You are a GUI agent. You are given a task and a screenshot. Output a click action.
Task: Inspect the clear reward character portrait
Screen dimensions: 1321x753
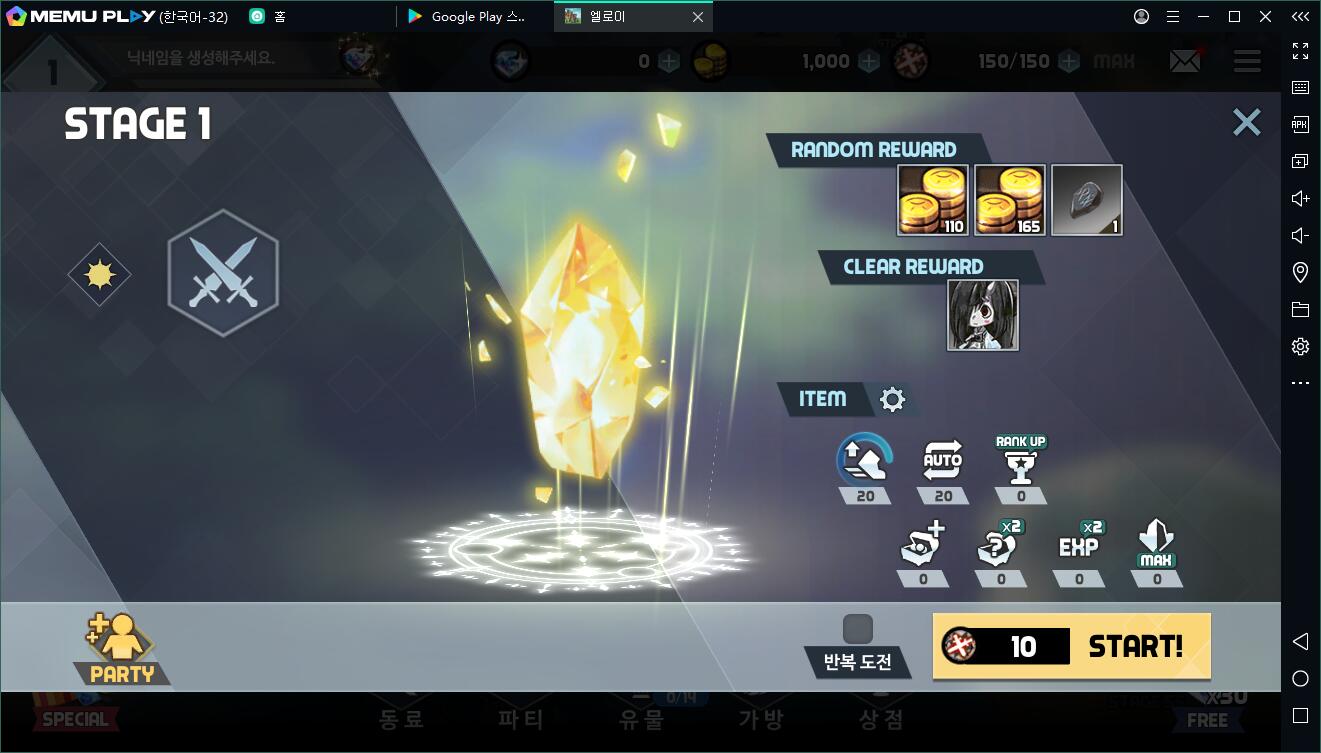[982, 315]
